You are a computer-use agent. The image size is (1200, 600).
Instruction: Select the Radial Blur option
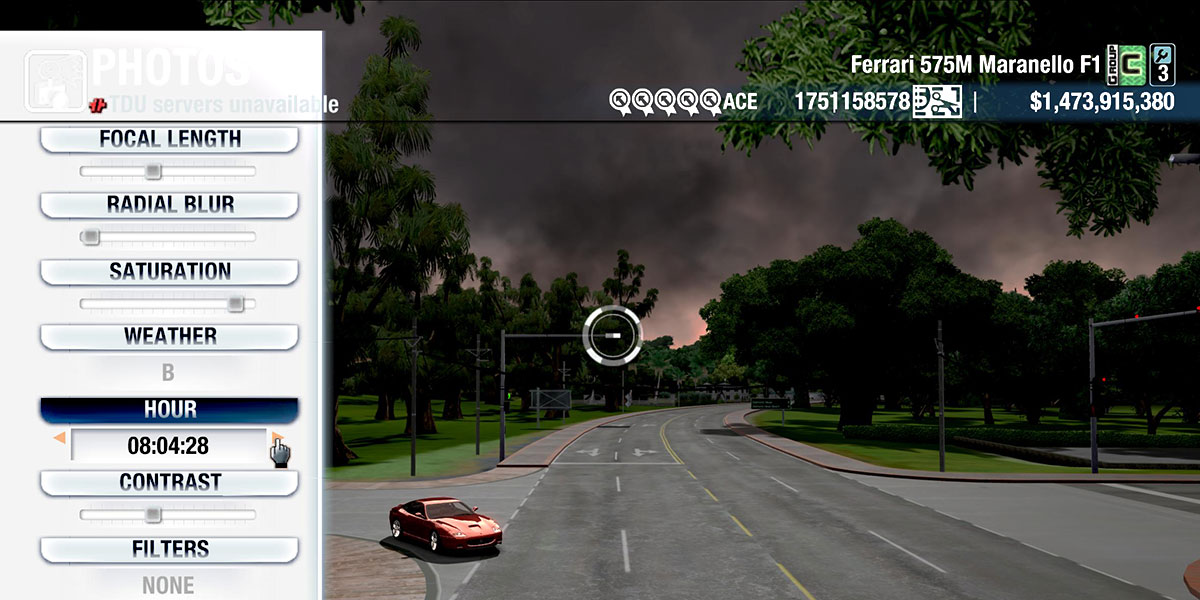pos(169,205)
